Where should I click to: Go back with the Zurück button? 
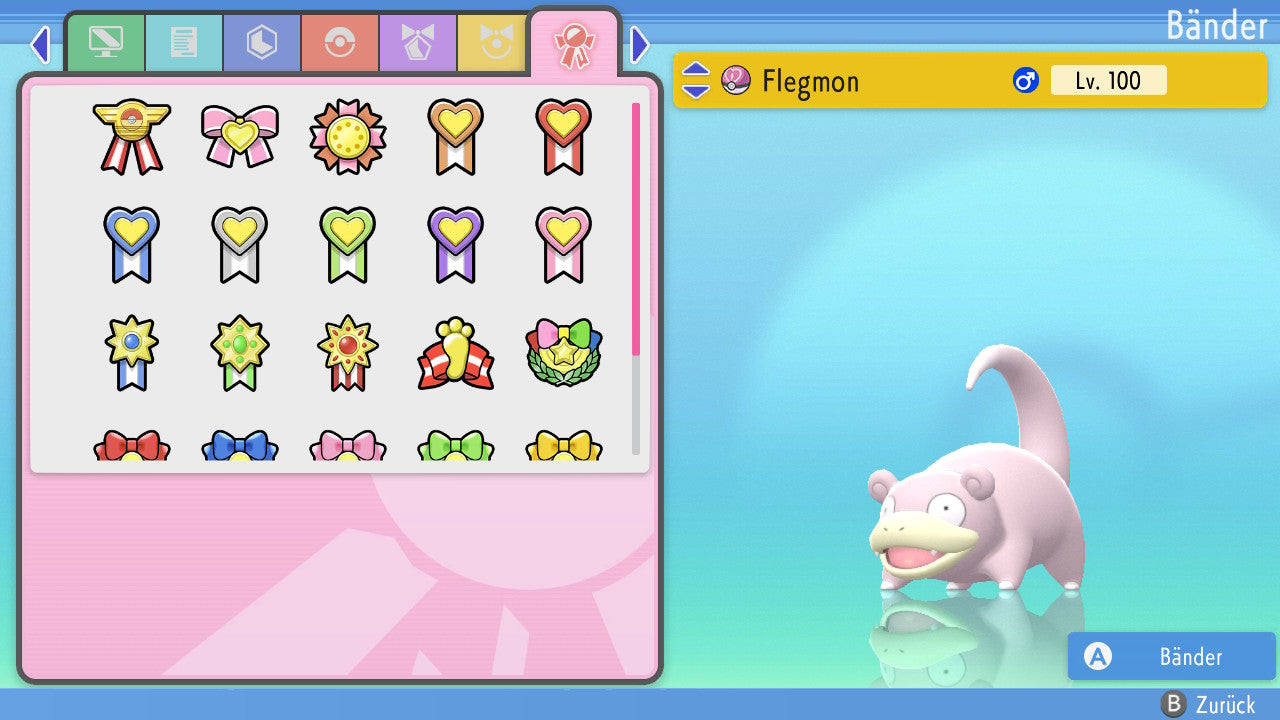(x=1208, y=704)
